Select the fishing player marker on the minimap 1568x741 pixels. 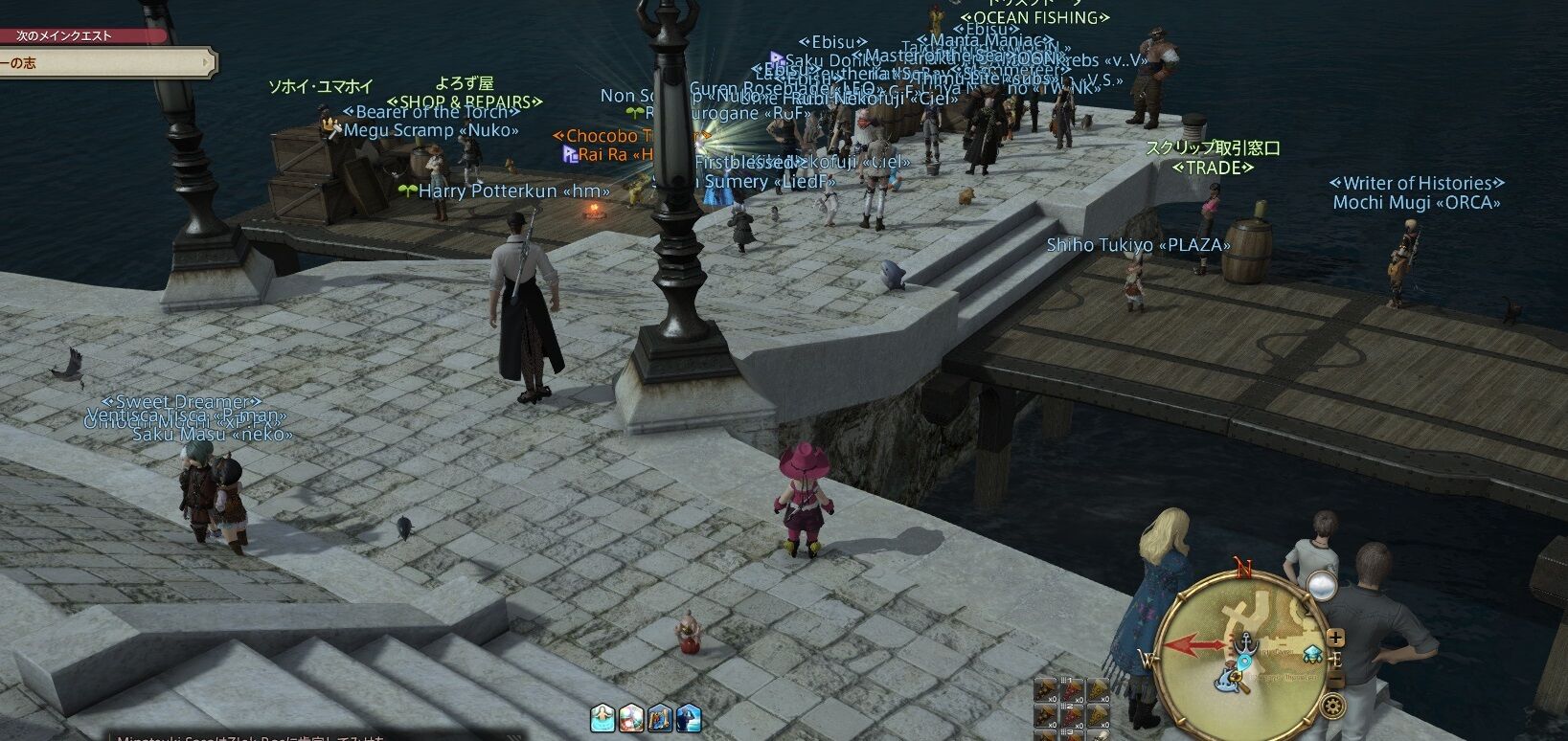pyautogui.click(x=1229, y=680)
